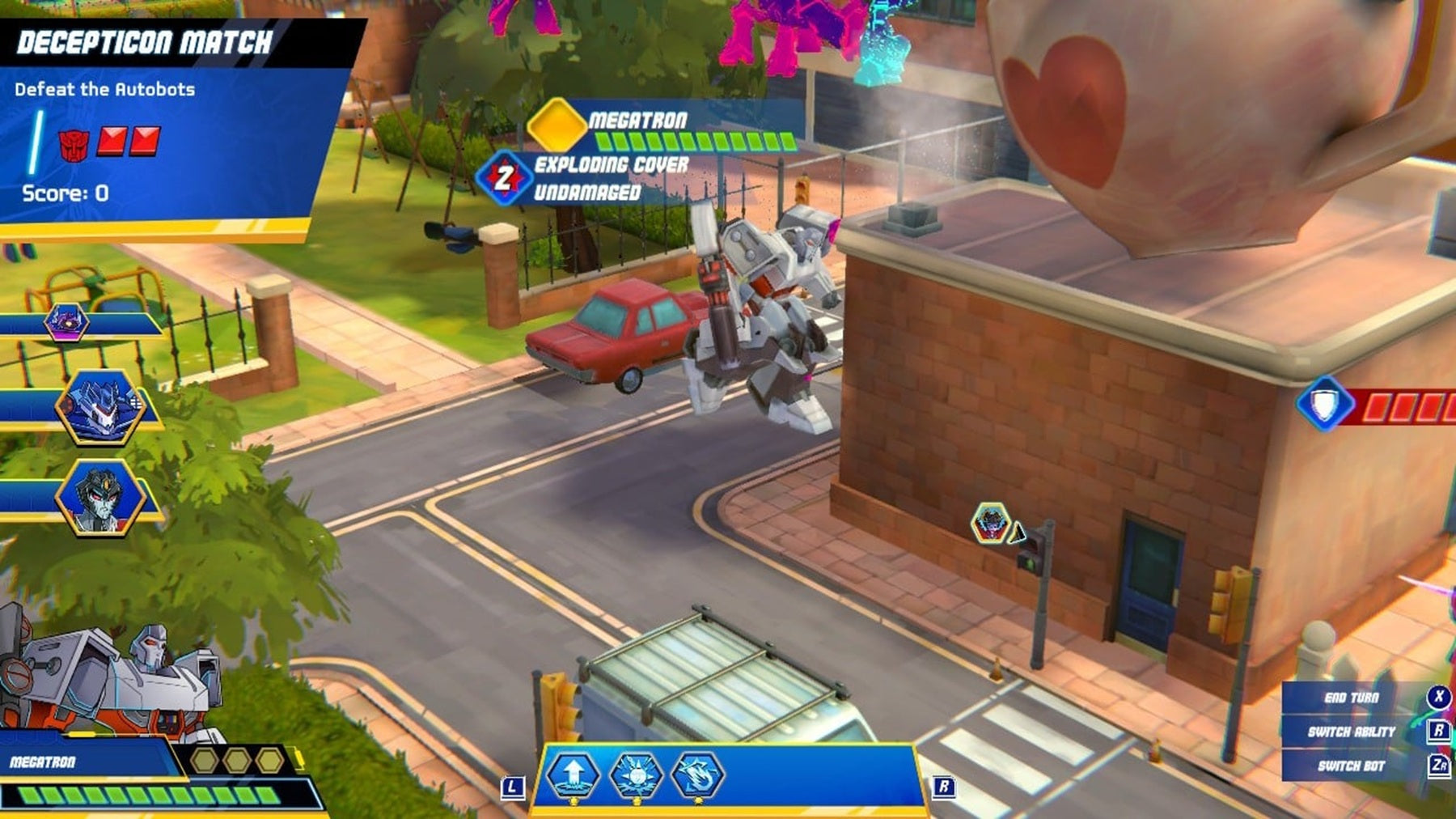
Task: Select the explosion burst ability icon
Action: click(x=636, y=774)
